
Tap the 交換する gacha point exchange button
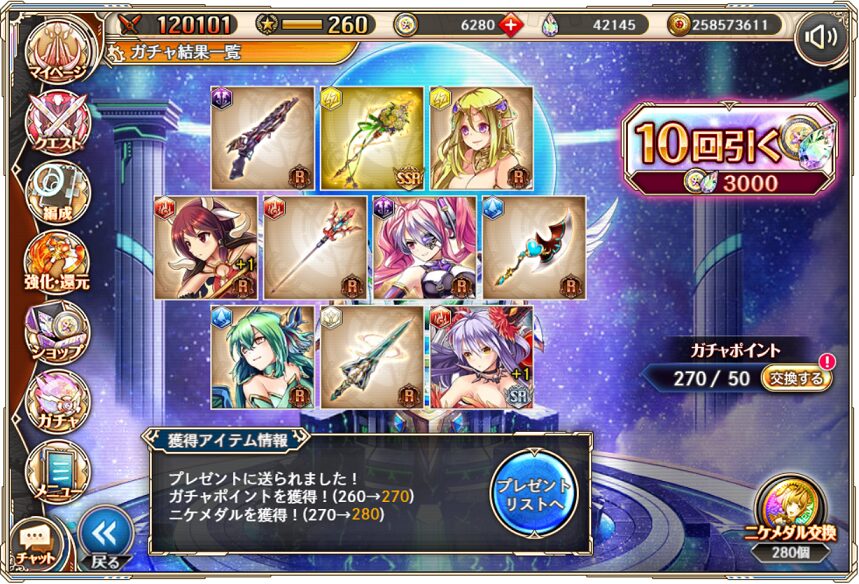[796, 379]
